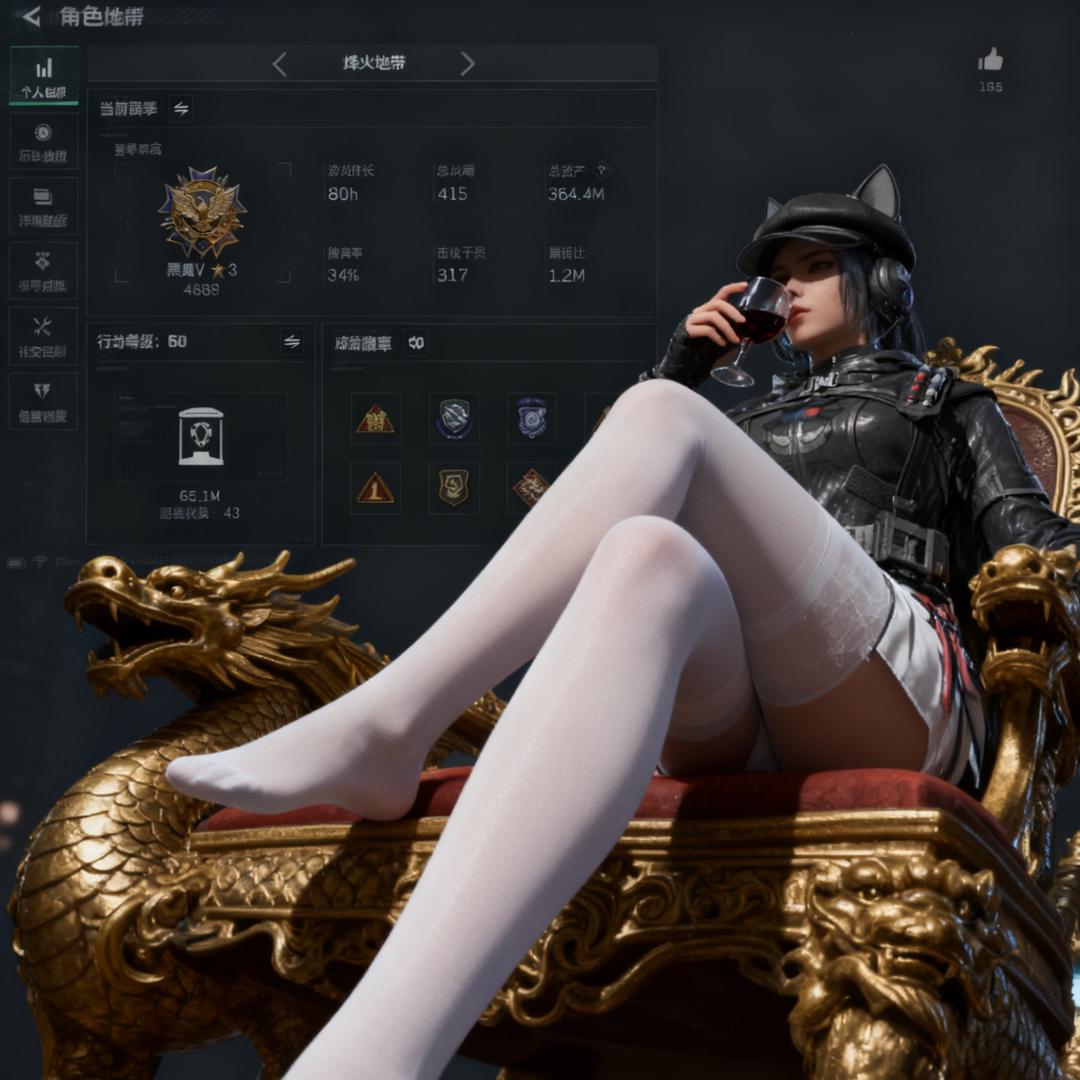Go back using the top-left arrow
This screenshot has height=1080, width=1080.
[x=31, y=16]
